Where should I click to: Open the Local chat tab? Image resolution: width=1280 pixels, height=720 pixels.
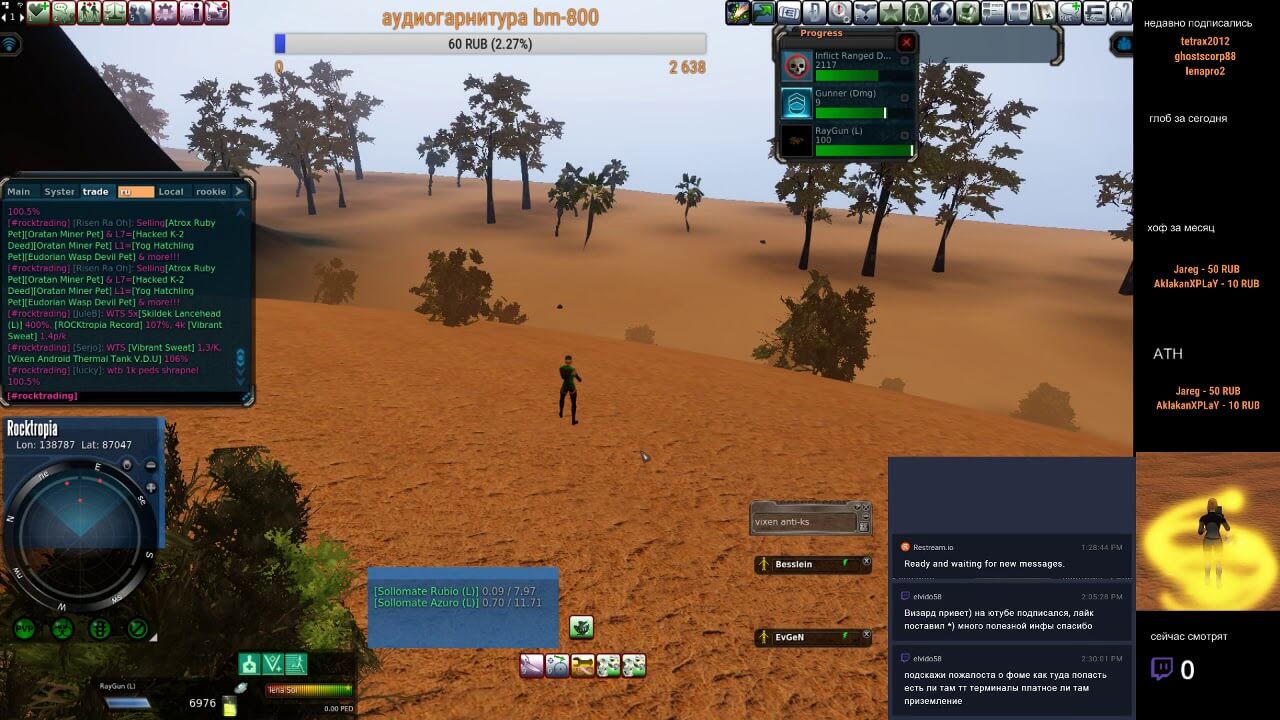(x=171, y=191)
